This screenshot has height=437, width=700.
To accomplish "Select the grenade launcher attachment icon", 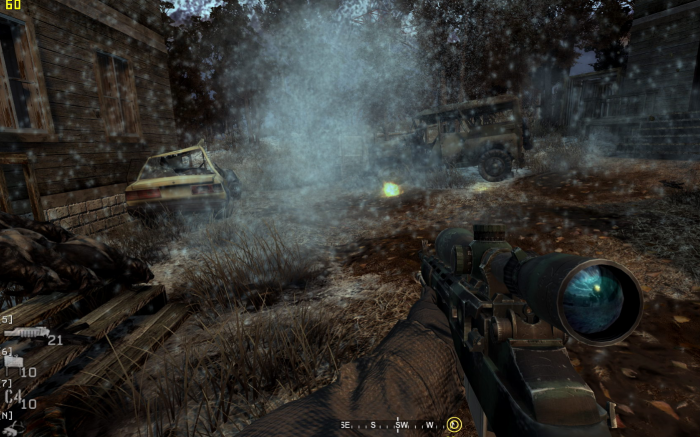I will point(24,333).
